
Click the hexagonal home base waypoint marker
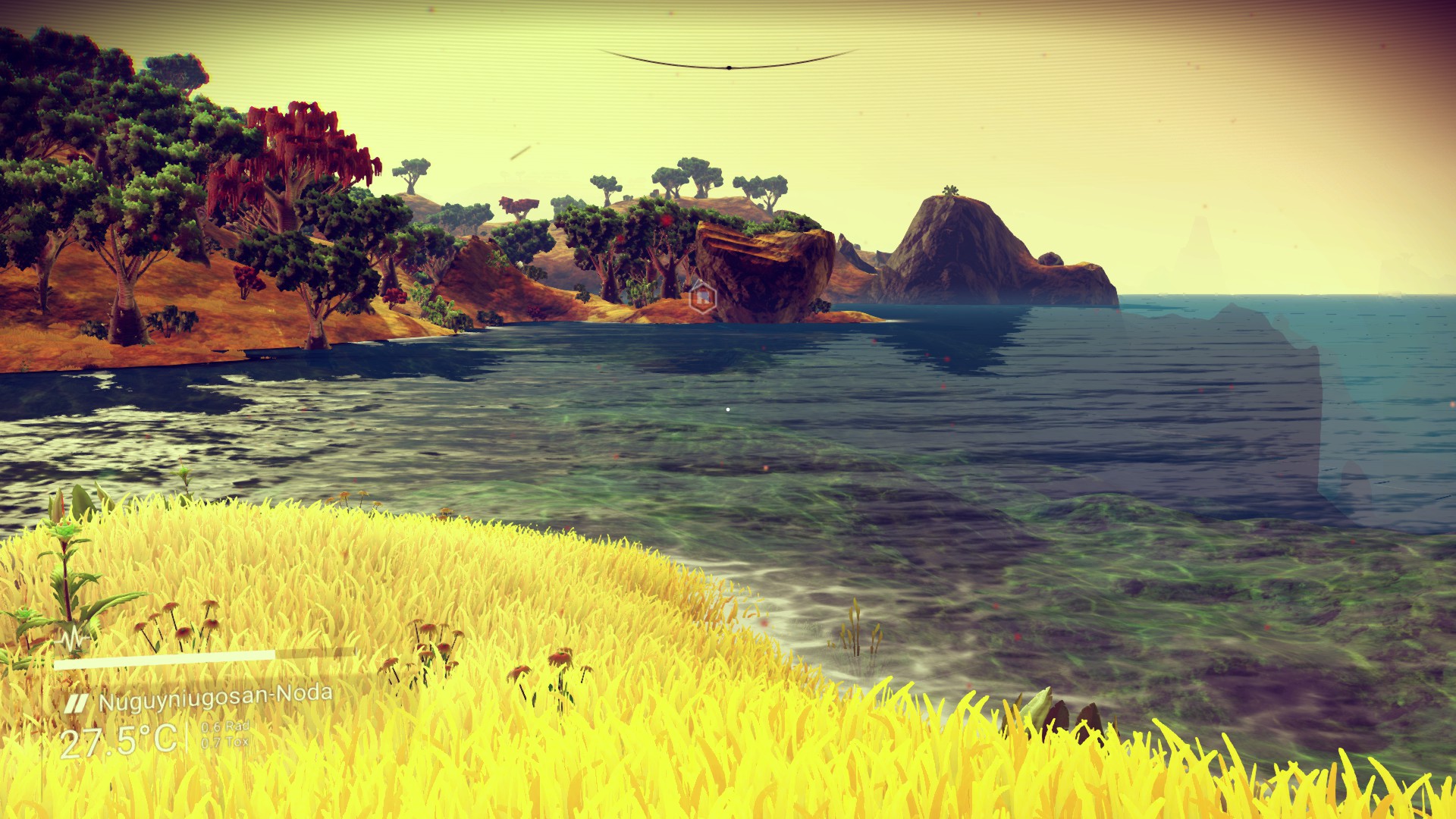point(703,296)
